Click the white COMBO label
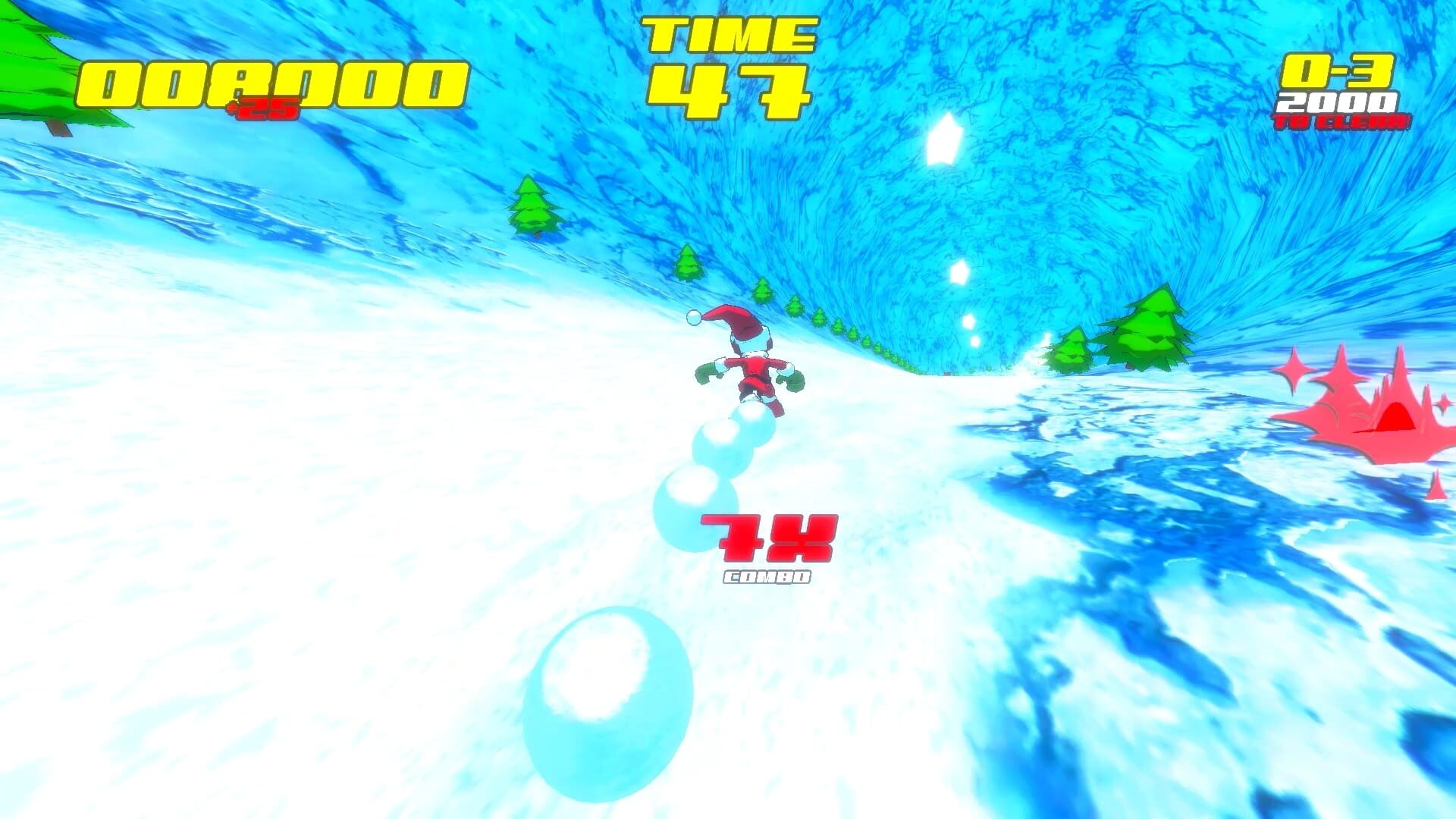Image resolution: width=1456 pixels, height=819 pixels. [766, 578]
